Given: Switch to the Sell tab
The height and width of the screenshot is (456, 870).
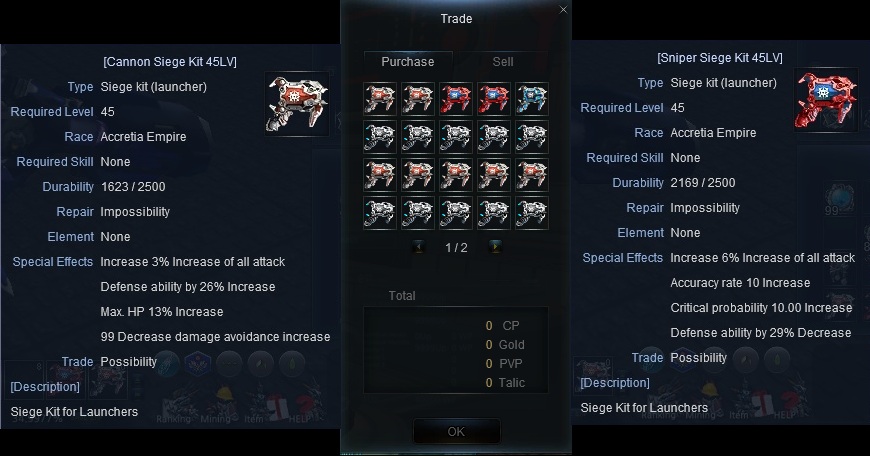Looking at the screenshot, I should pos(503,62).
